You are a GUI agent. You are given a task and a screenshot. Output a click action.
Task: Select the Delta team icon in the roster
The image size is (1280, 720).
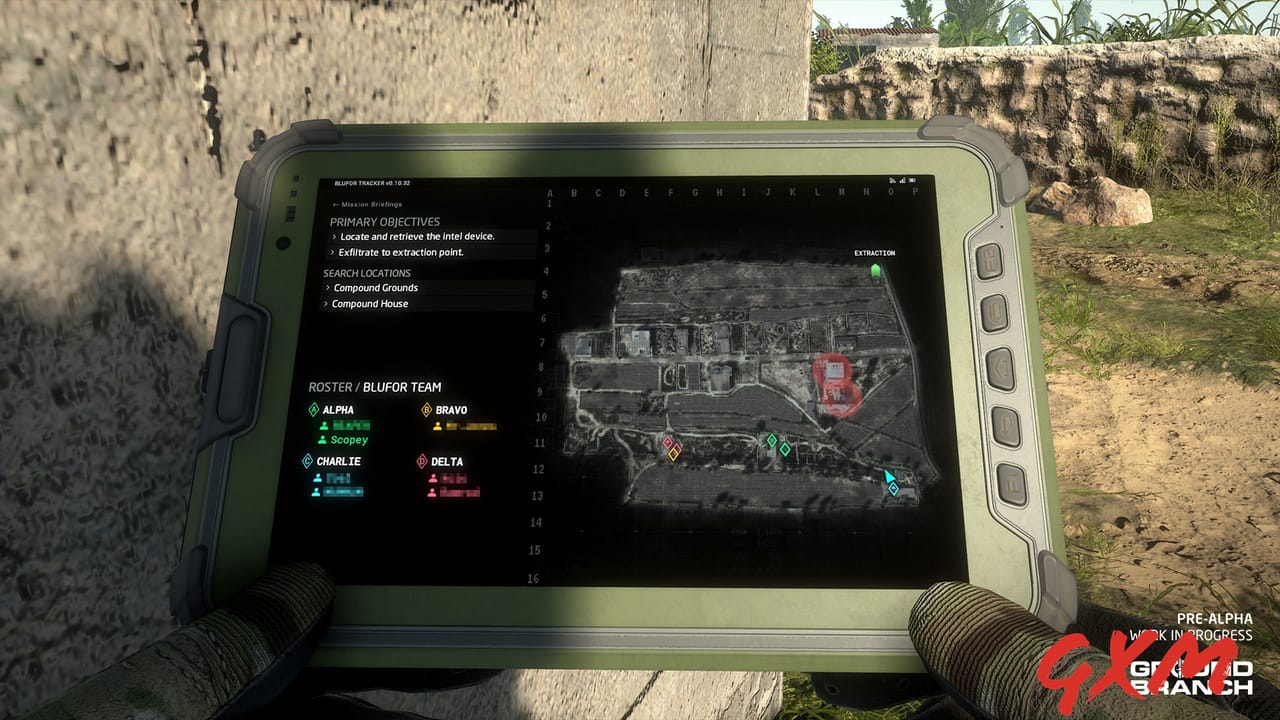pyautogui.click(x=424, y=461)
